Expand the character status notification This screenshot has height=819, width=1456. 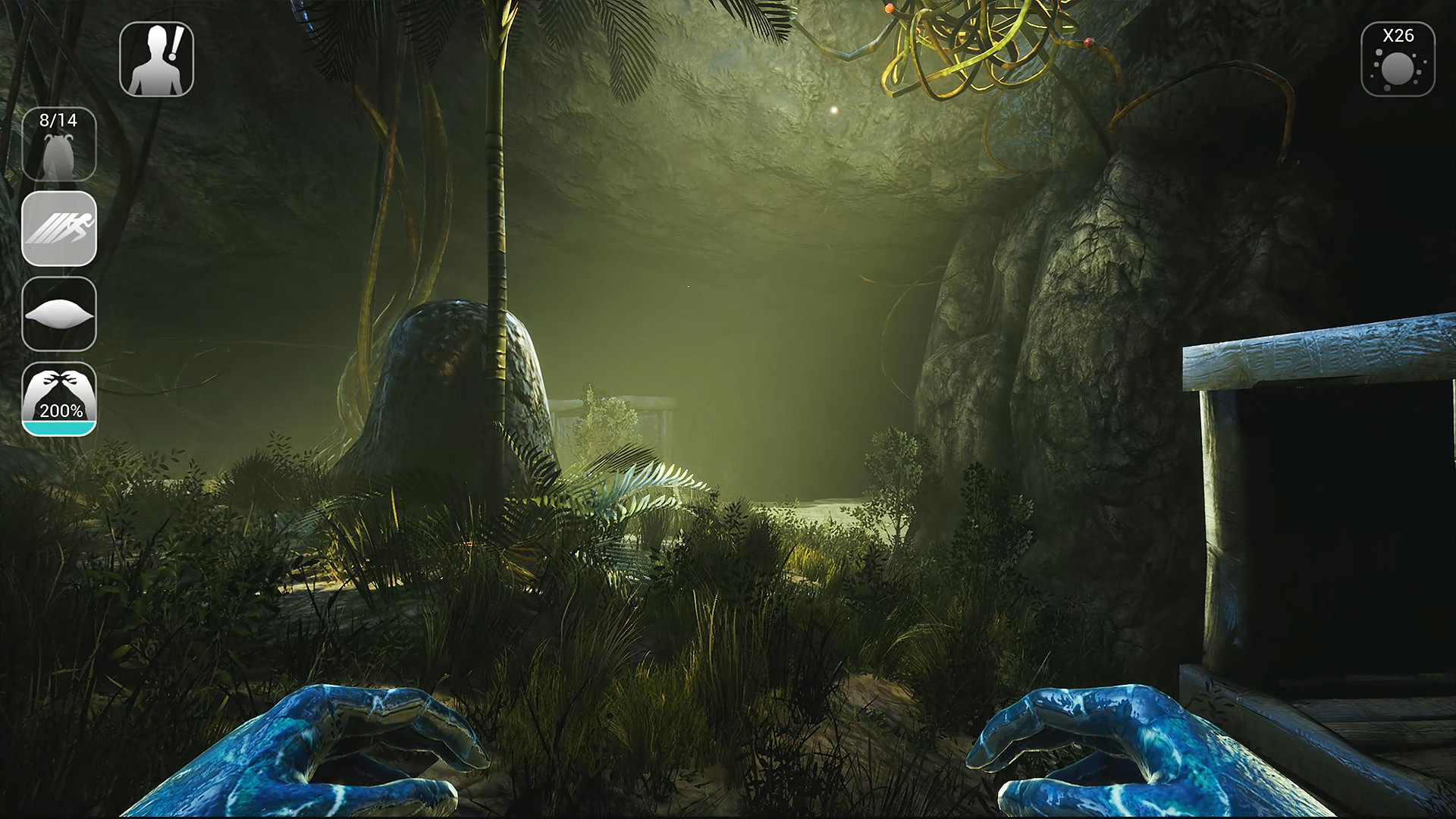click(x=157, y=58)
